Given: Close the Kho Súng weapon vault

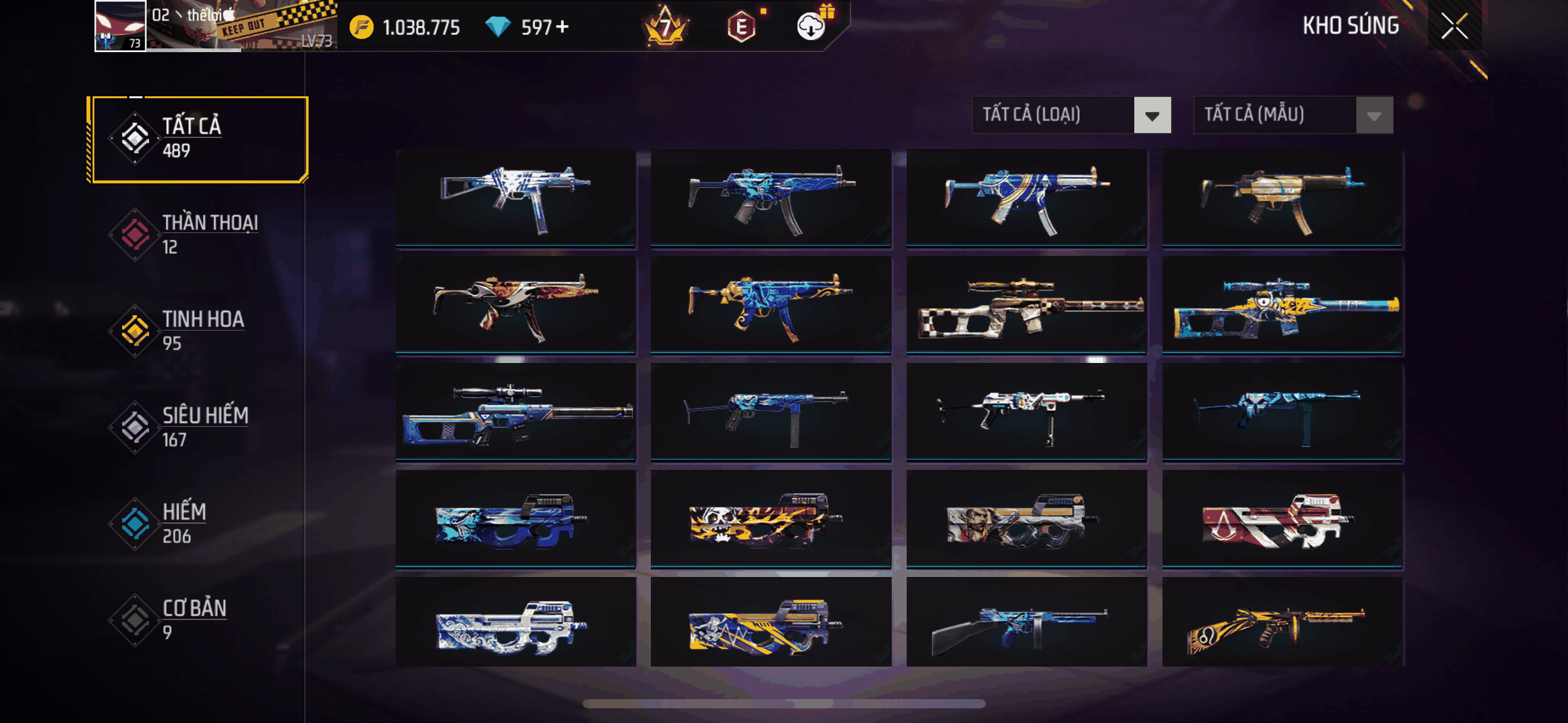Looking at the screenshot, I should point(1454,26).
